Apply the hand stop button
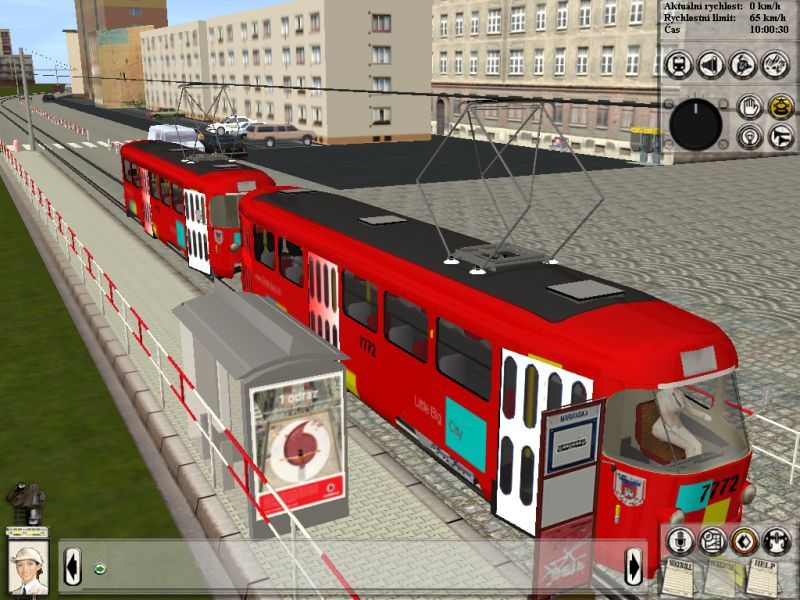Viewport: 800px width, 600px height. [749, 106]
